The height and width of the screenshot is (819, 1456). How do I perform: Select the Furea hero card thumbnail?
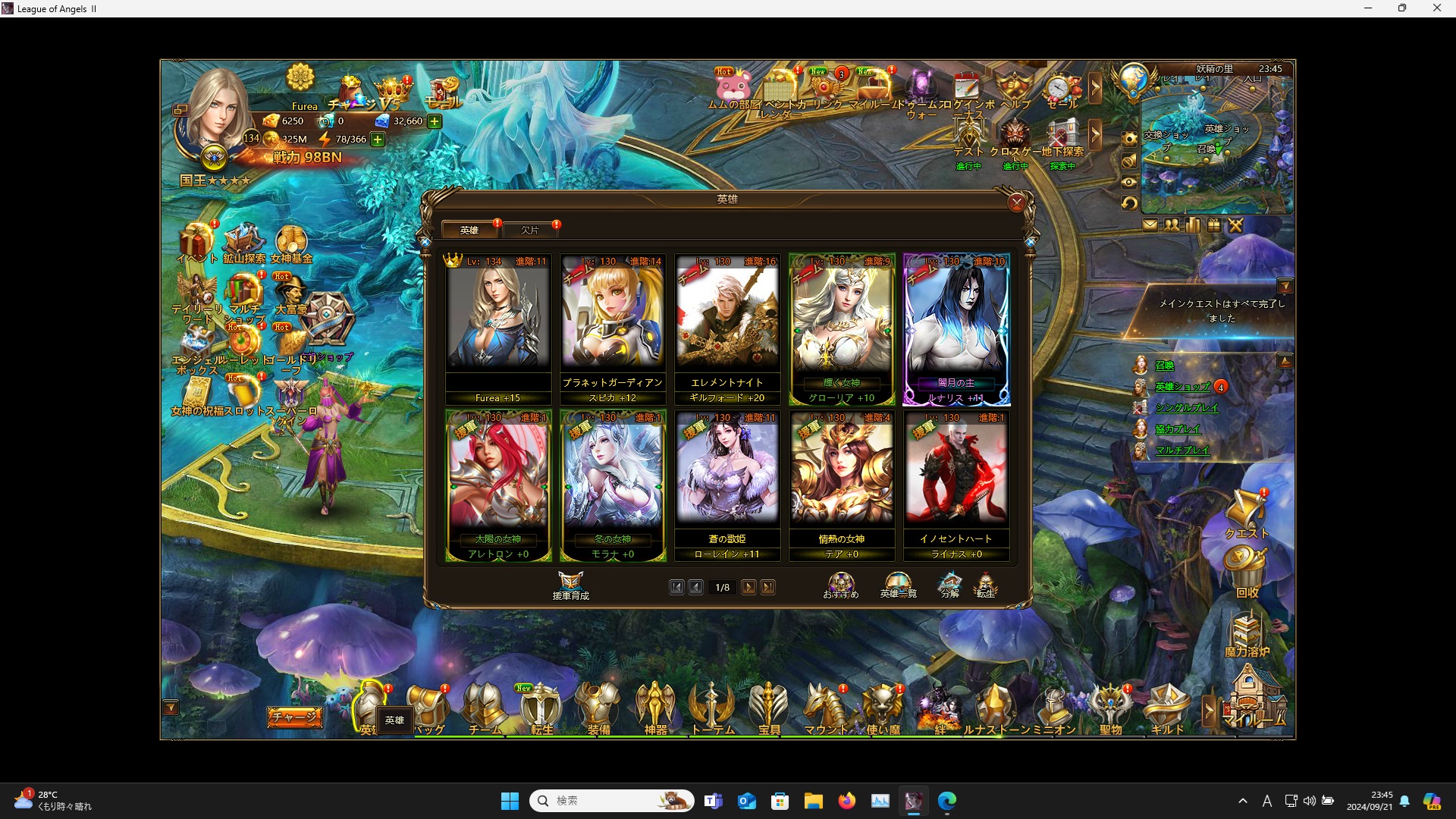[x=498, y=318]
